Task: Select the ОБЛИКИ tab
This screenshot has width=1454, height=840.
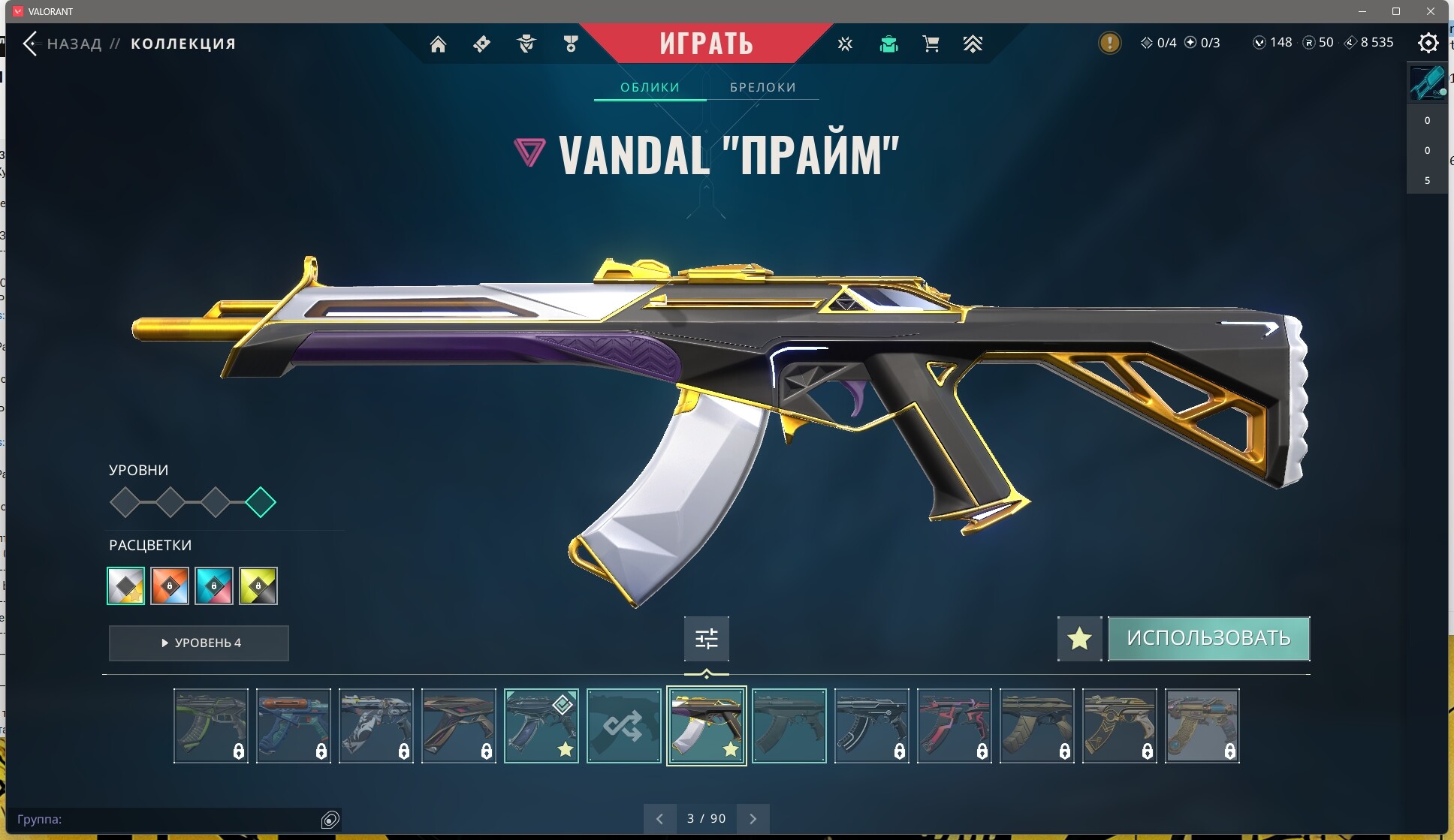Action: 650,87
